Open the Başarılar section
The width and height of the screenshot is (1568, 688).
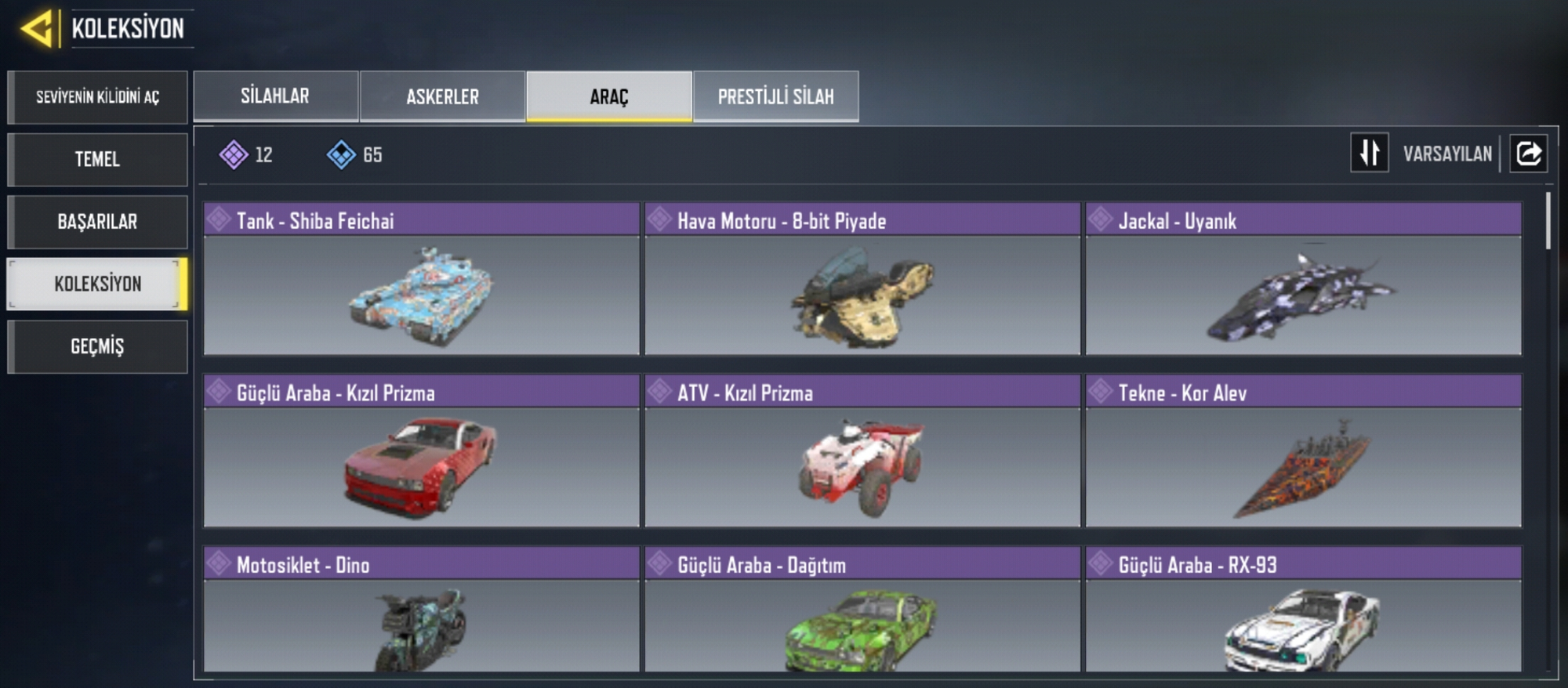click(97, 222)
